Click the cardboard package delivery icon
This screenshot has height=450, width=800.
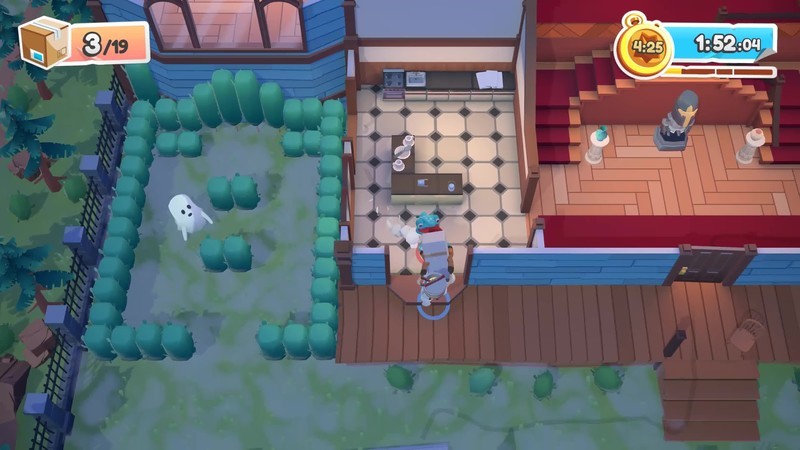[x=45, y=42]
